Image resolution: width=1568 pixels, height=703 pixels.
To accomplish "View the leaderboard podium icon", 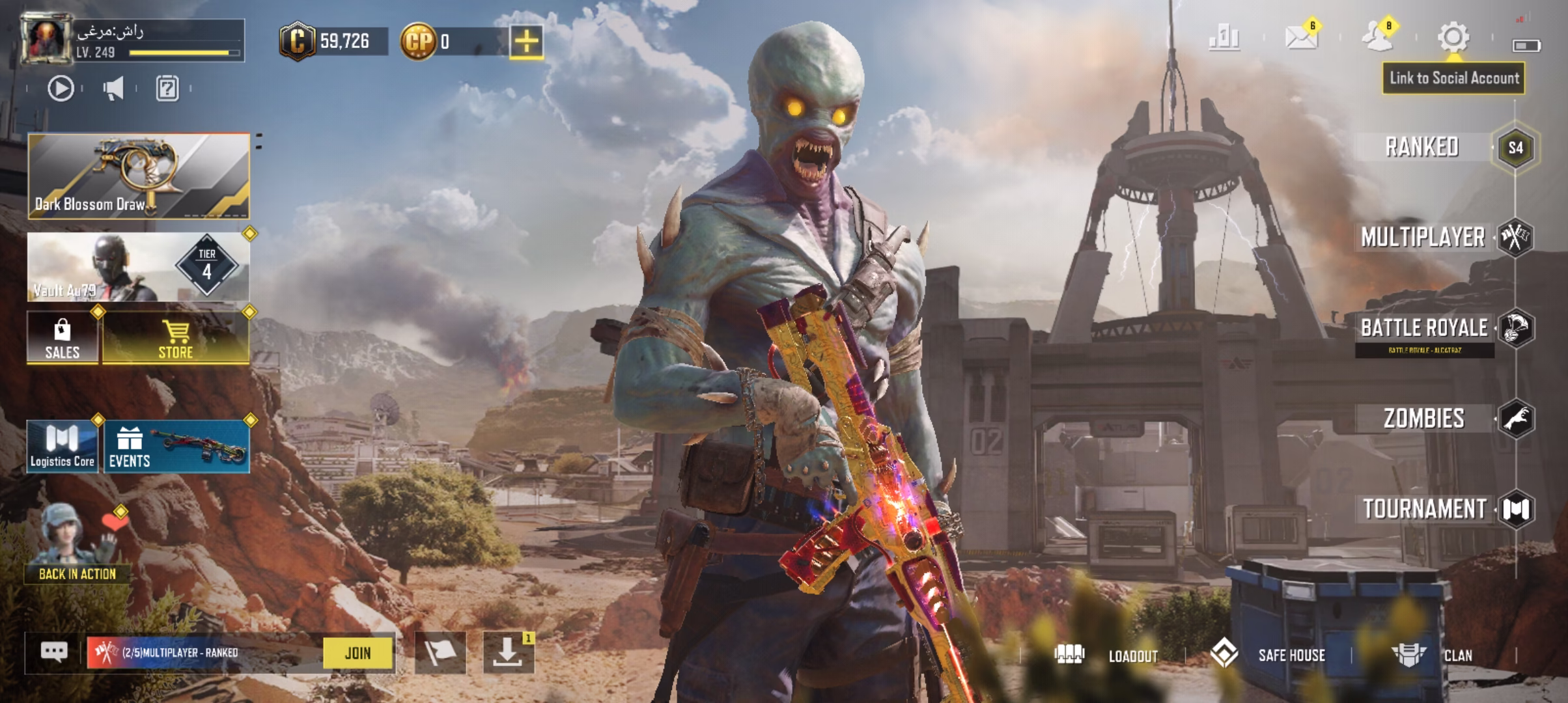I will click(x=1224, y=38).
